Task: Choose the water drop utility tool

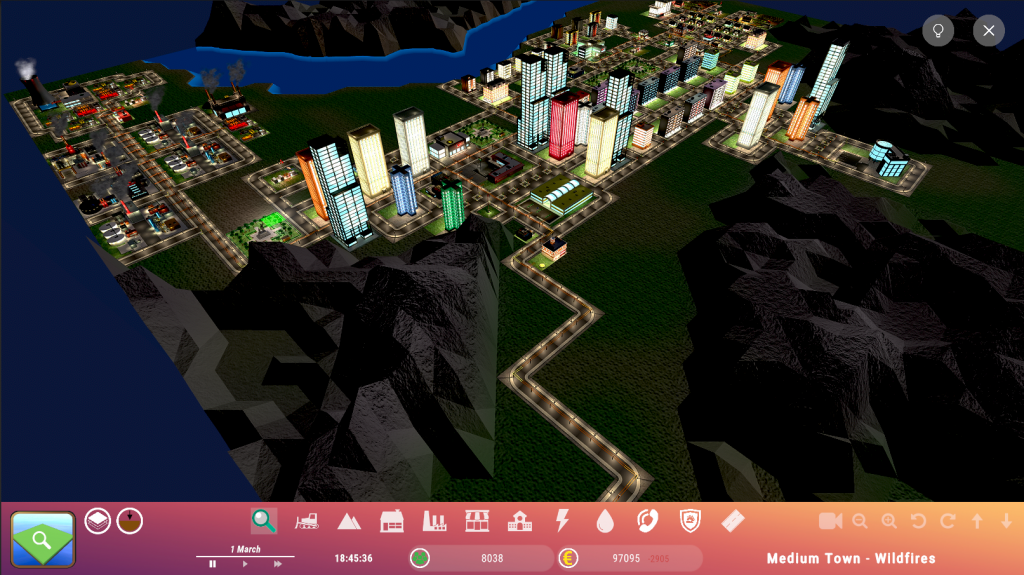Action: [x=605, y=521]
